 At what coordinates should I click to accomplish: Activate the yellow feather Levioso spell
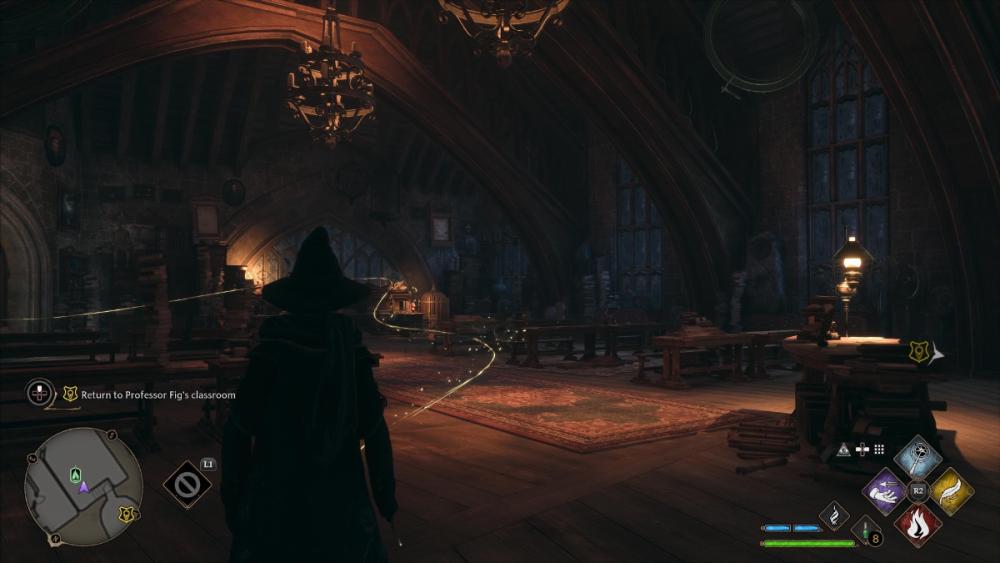(951, 491)
